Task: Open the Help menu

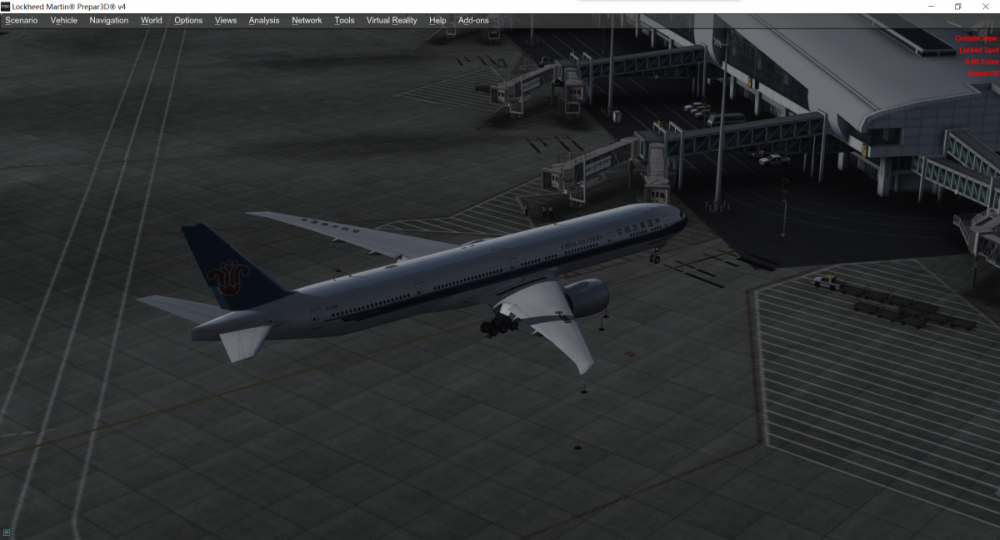Action: click(437, 20)
